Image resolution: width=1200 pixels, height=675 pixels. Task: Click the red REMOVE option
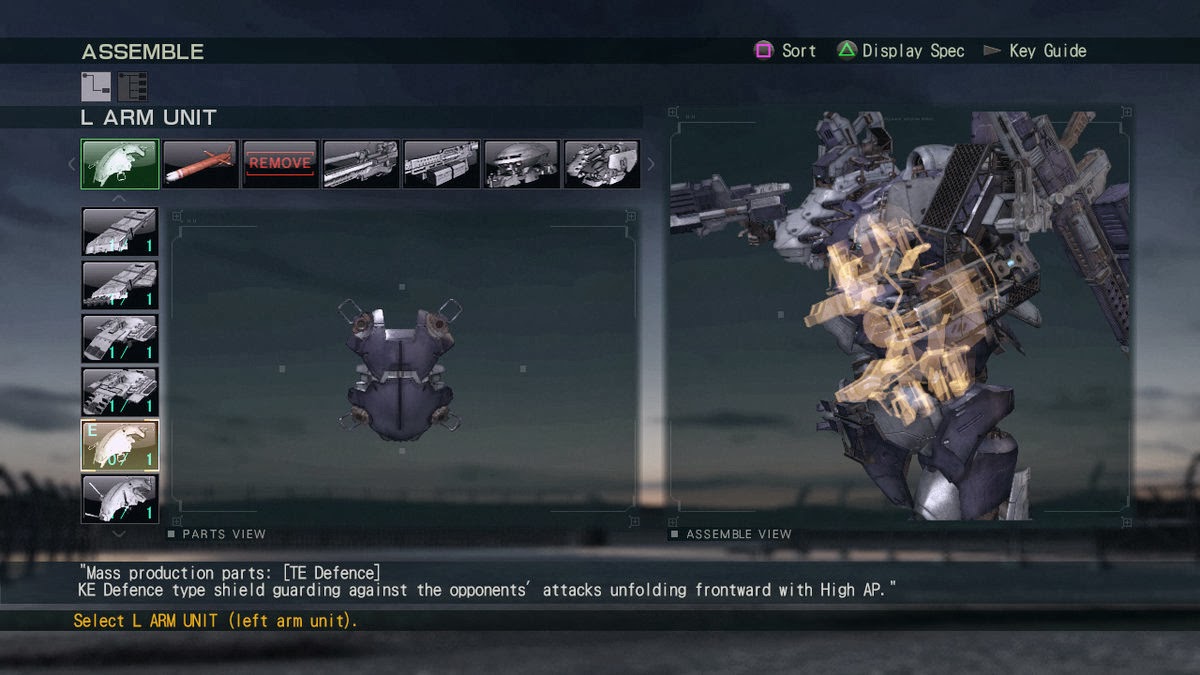[280, 164]
